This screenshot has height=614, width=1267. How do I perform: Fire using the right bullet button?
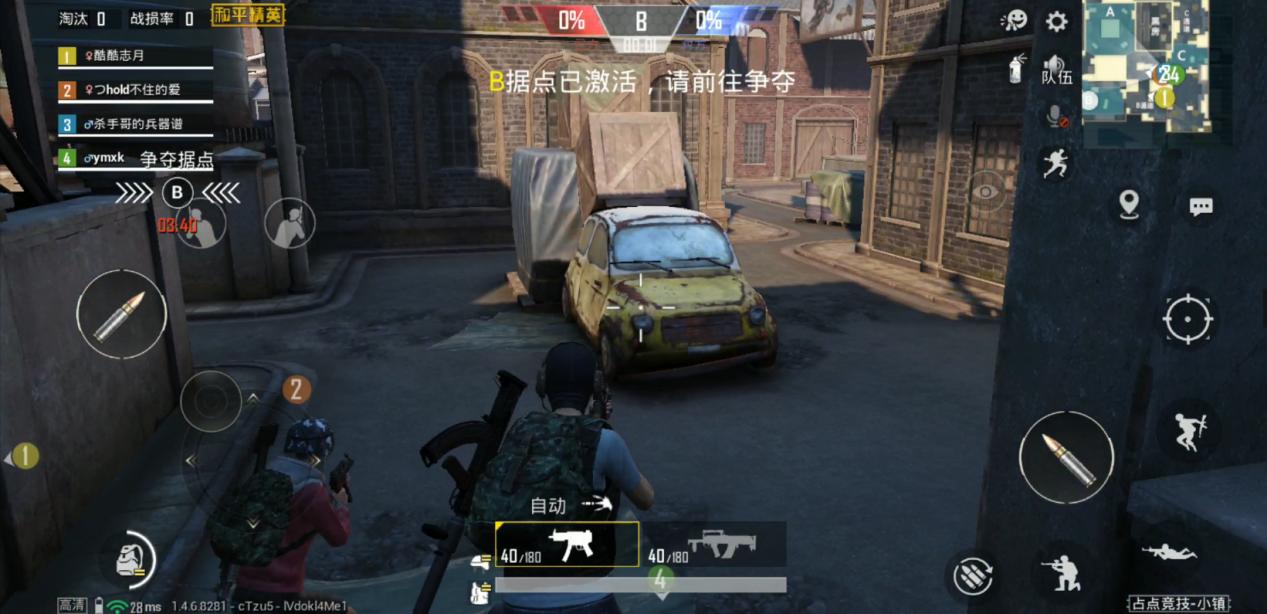[x=1066, y=457]
